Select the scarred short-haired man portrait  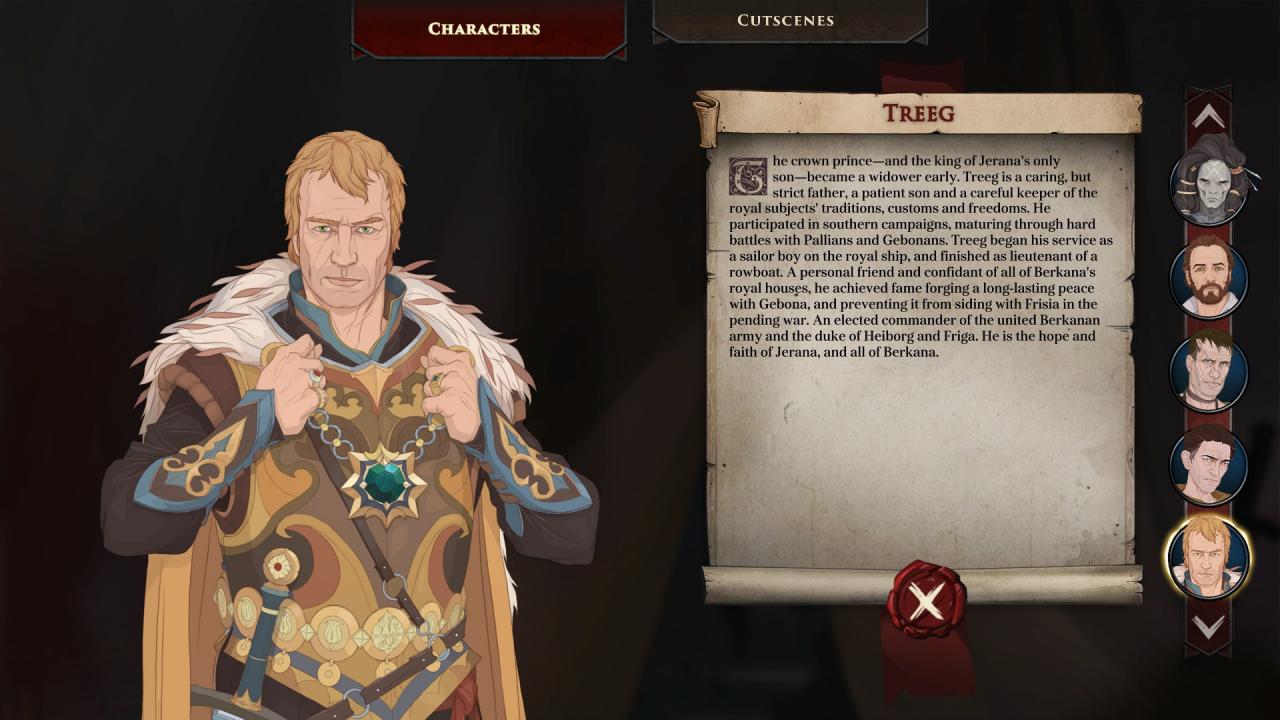pyautogui.click(x=1209, y=372)
